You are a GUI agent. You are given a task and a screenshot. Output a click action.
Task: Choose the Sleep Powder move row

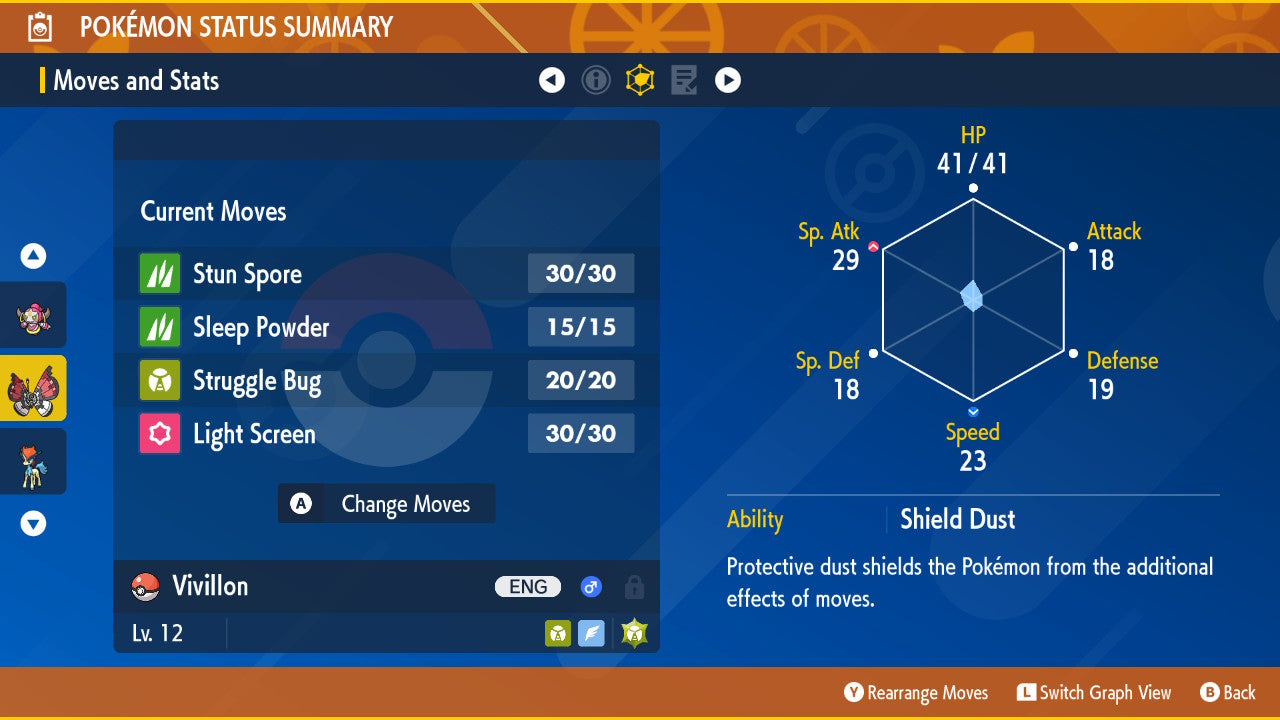point(386,327)
